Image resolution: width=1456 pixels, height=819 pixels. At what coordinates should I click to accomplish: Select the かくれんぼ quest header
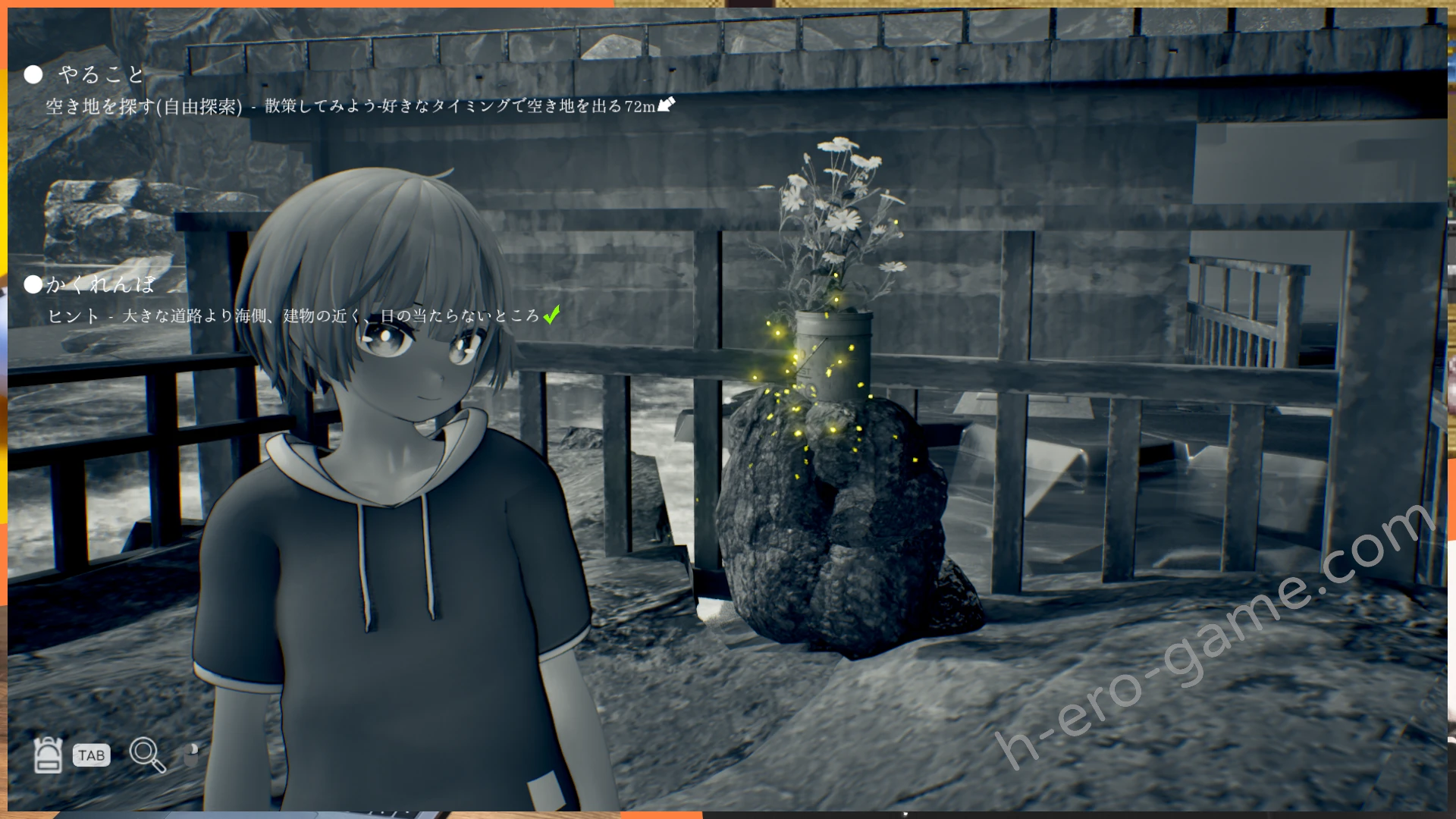tap(100, 284)
